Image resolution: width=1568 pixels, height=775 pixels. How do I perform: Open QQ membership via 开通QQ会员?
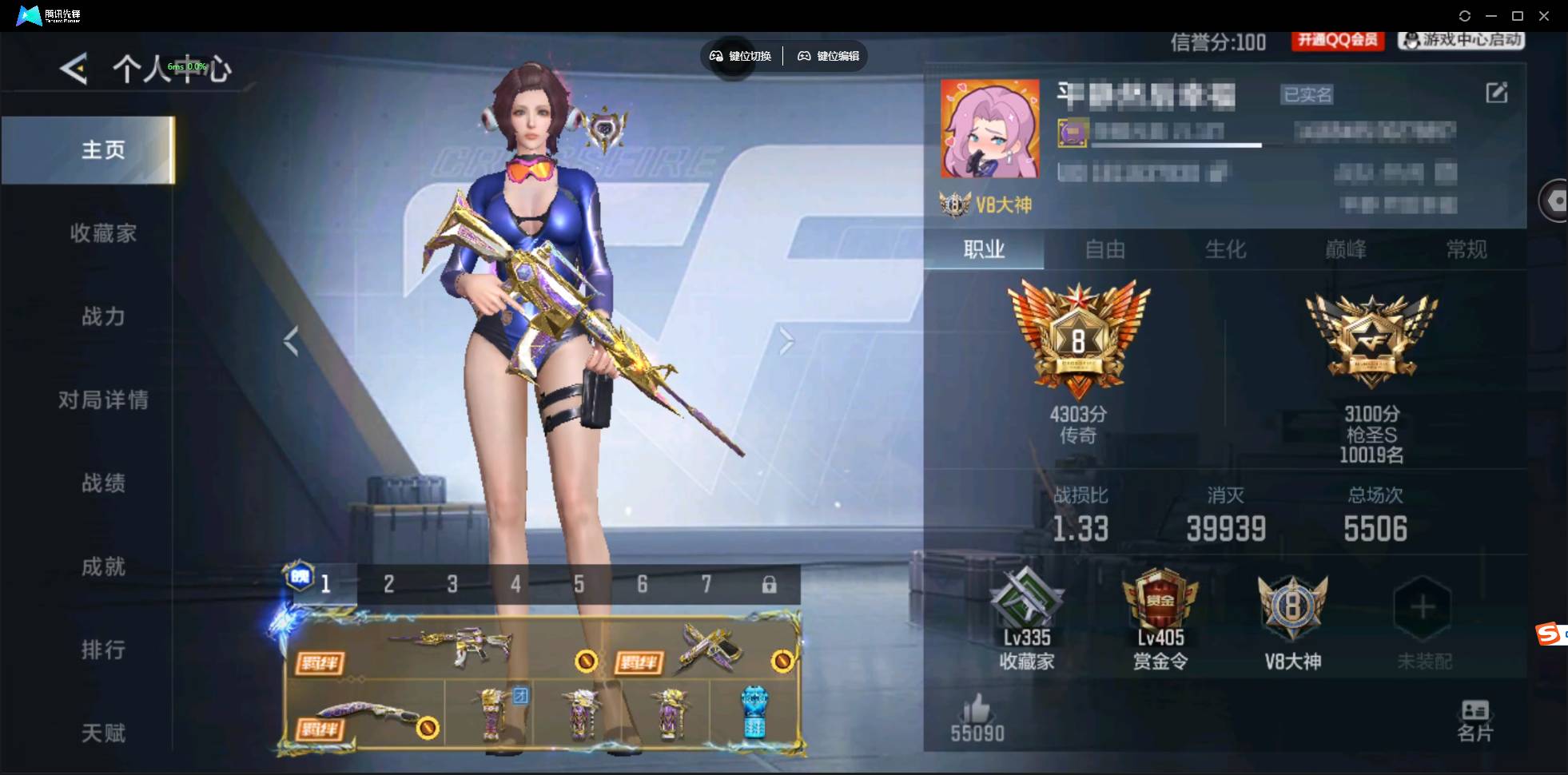tap(1337, 41)
